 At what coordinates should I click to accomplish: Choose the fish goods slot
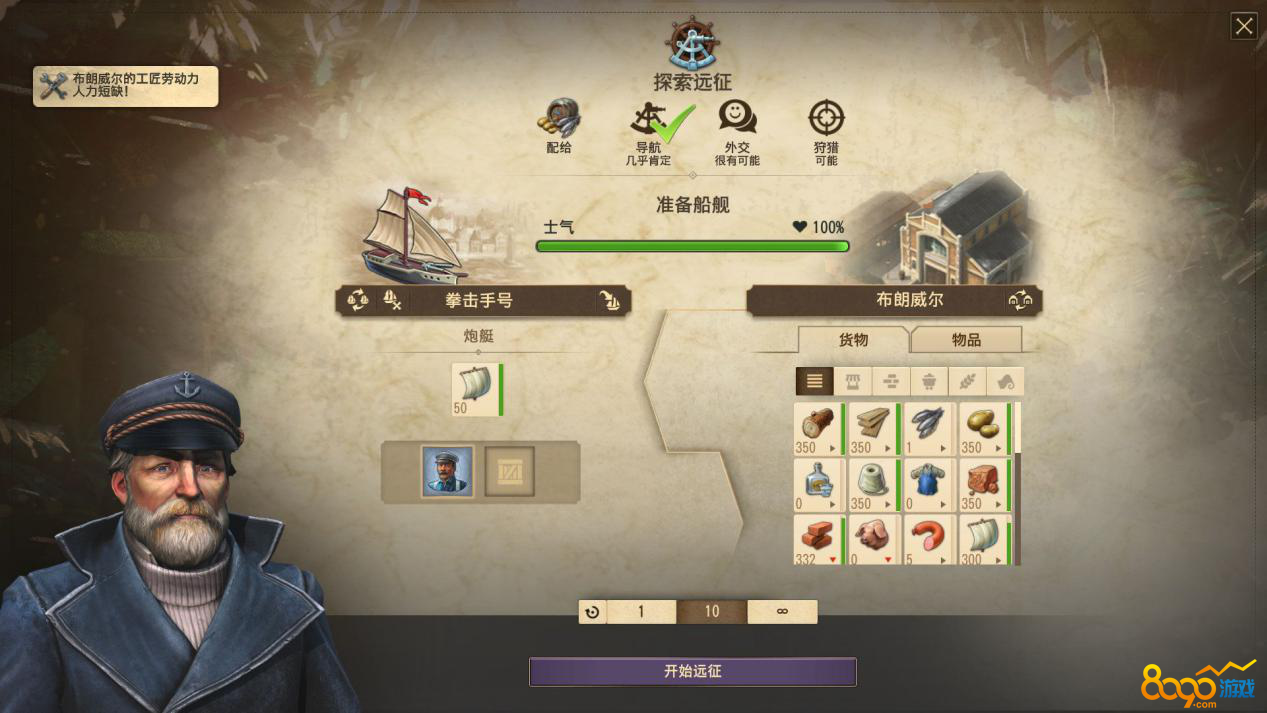pyautogui.click(x=927, y=428)
